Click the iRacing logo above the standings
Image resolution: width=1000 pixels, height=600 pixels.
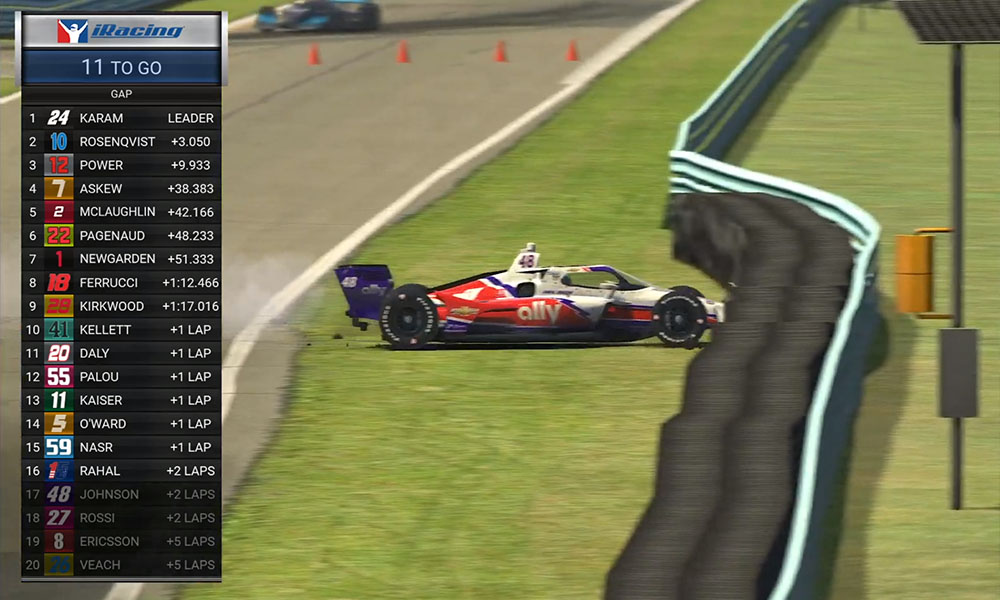point(121,31)
